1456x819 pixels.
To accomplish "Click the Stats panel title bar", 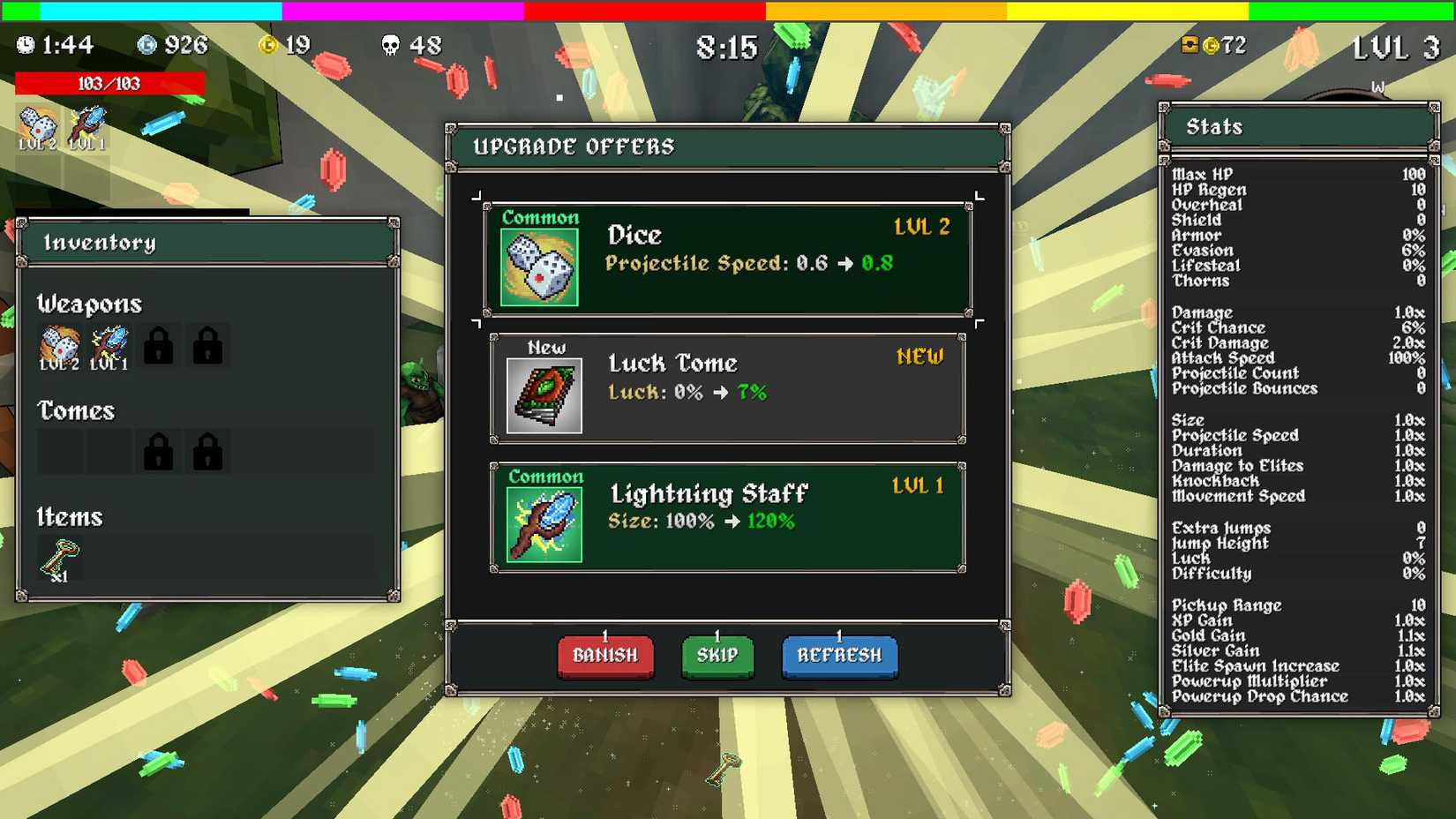I will click(1297, 126).
